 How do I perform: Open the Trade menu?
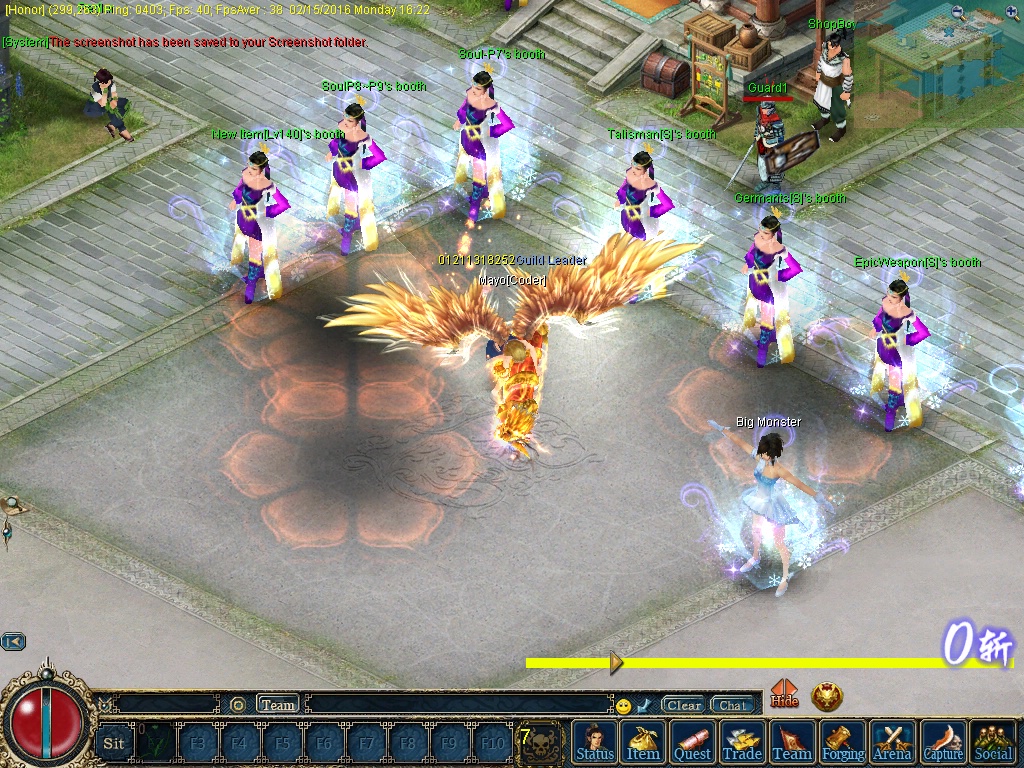click(x=742, y=742)
